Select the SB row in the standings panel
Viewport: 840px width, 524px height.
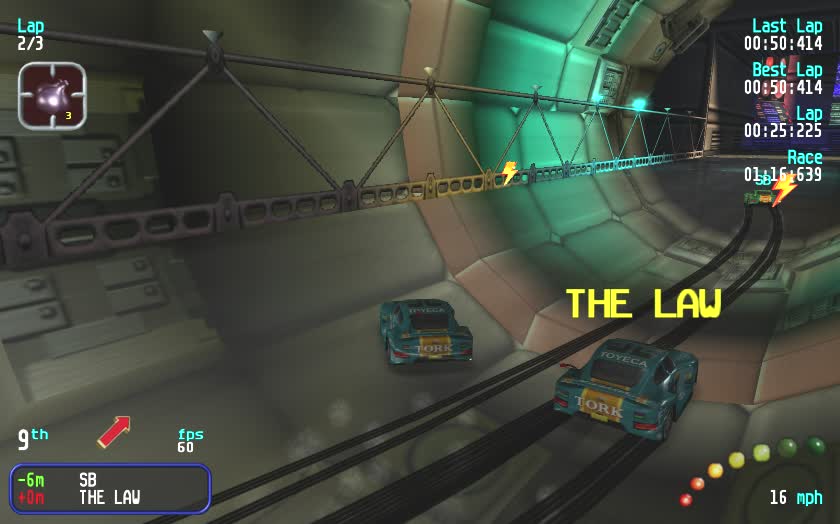[110, 480]
